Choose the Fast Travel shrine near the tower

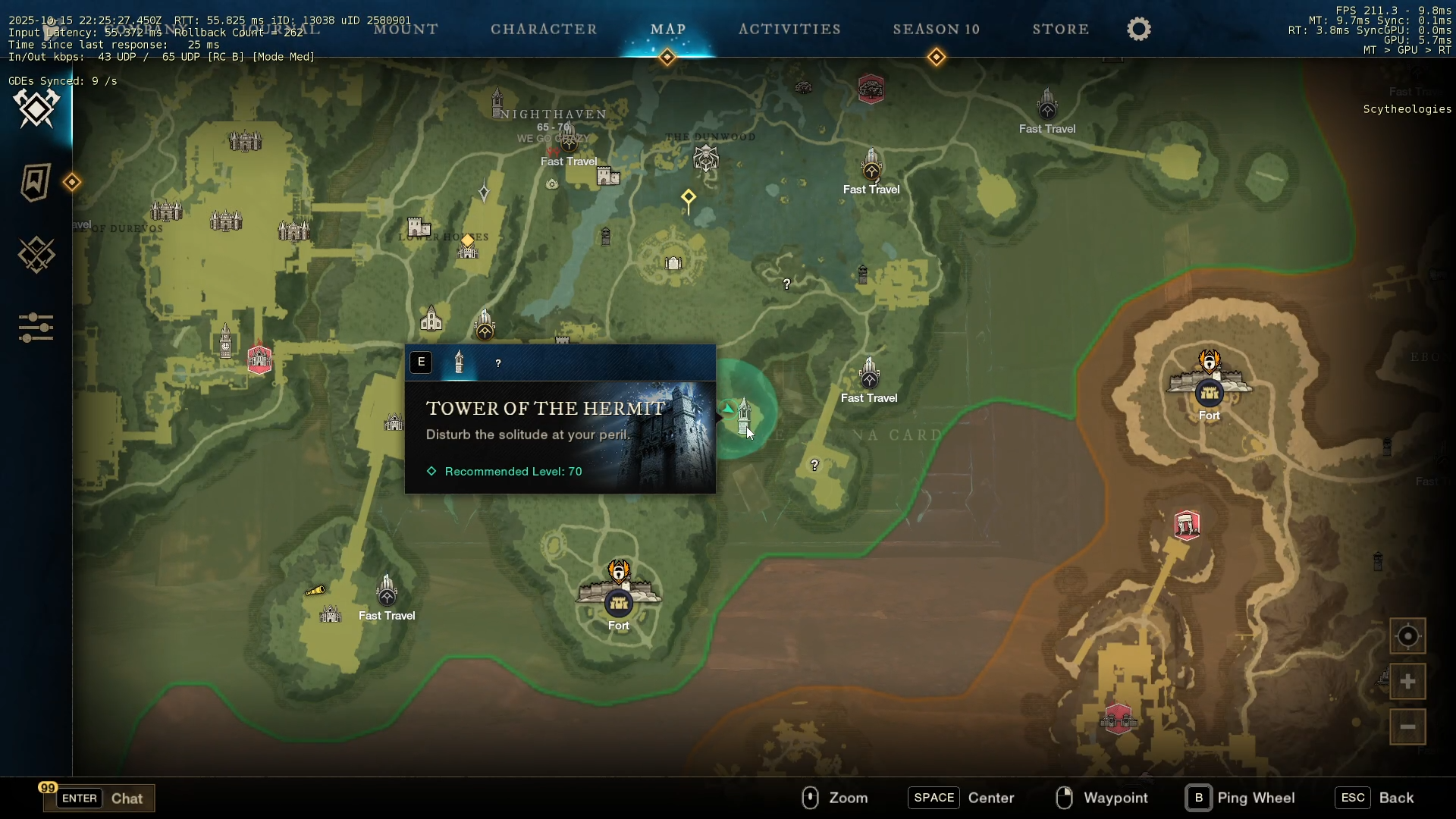[x=869, y=375]
